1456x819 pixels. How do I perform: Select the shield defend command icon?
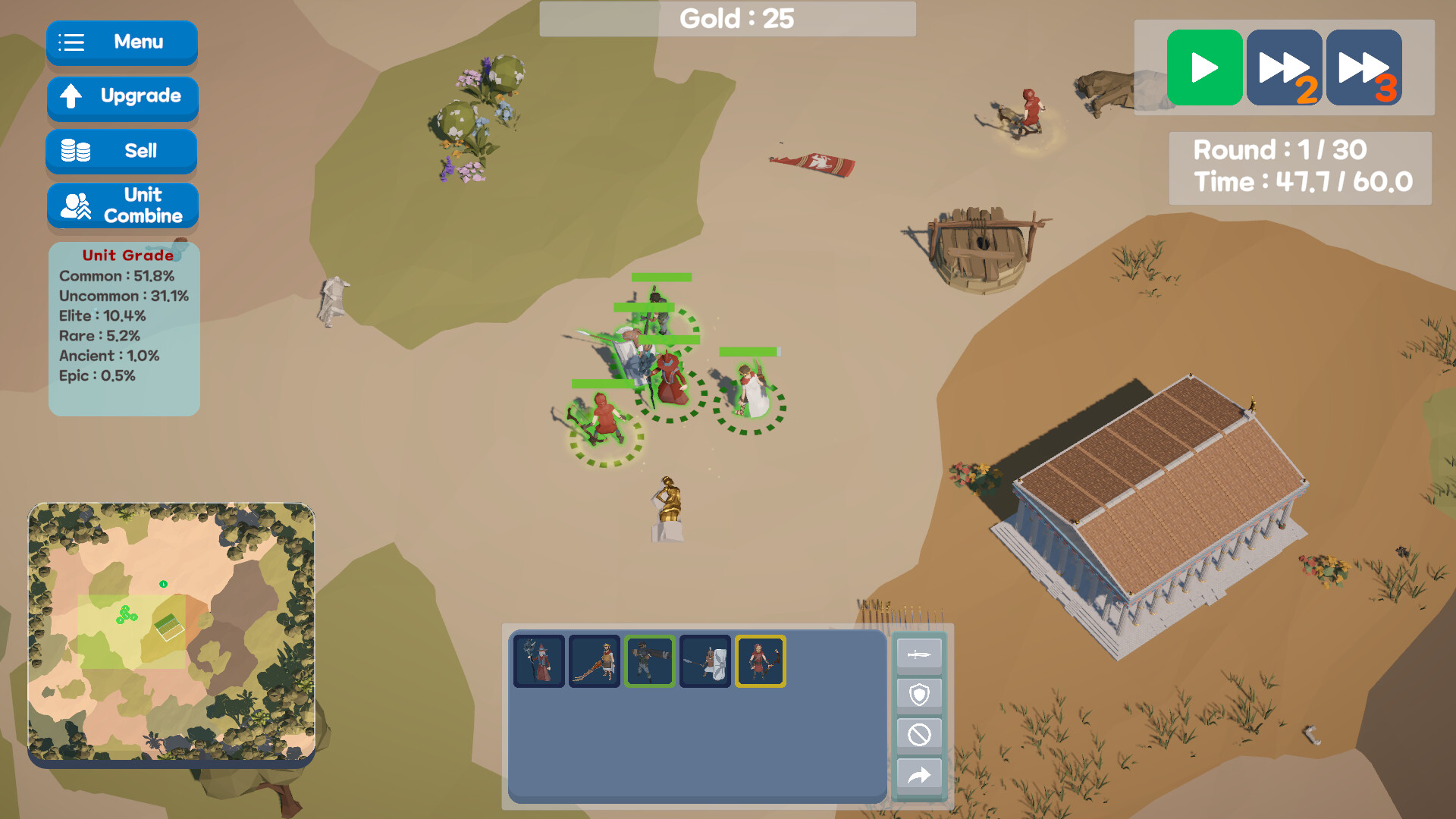point(919,693)
